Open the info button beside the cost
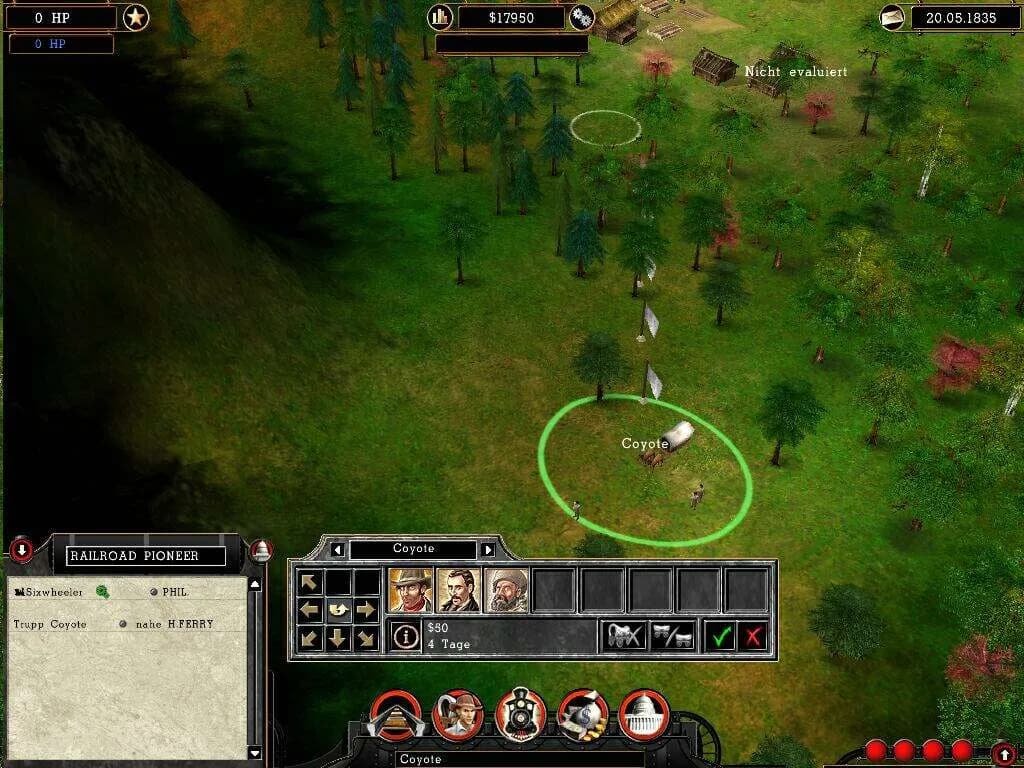Image resolution: width=1024 pixels, height=768 pixels. (405, 636)
